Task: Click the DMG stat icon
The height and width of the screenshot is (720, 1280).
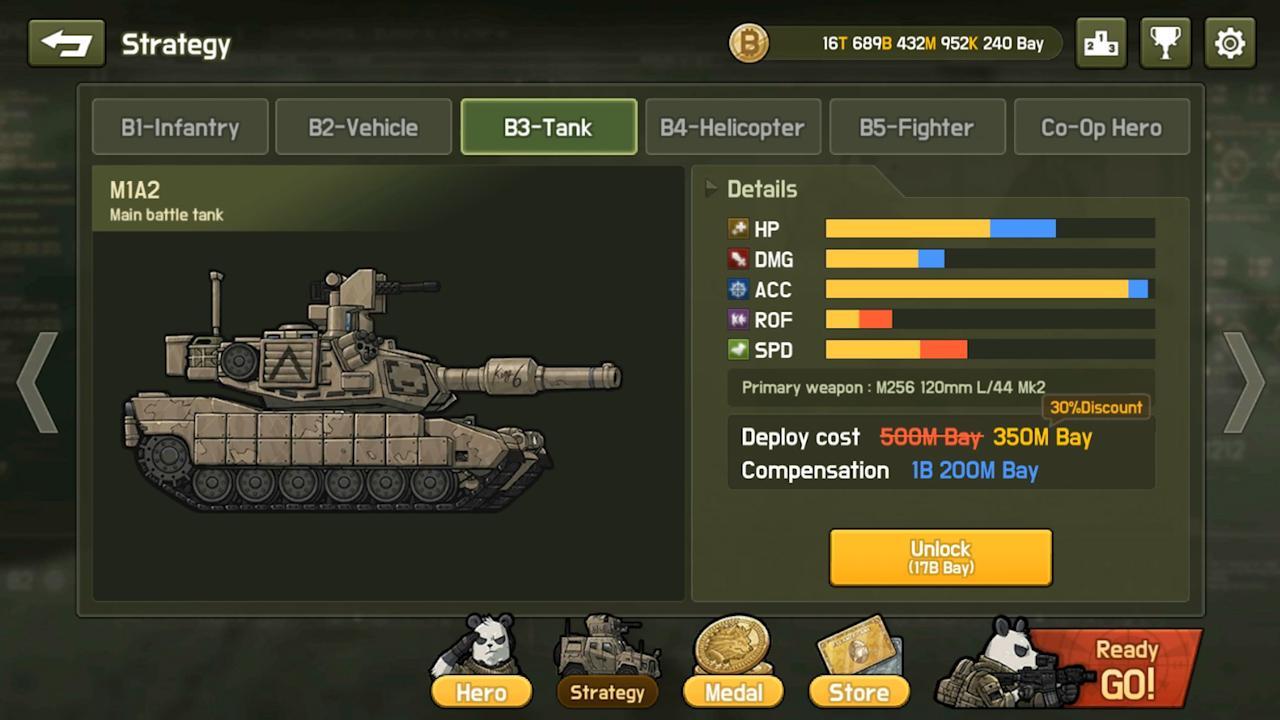Action: pyautogui.click(x=737, y=259)
